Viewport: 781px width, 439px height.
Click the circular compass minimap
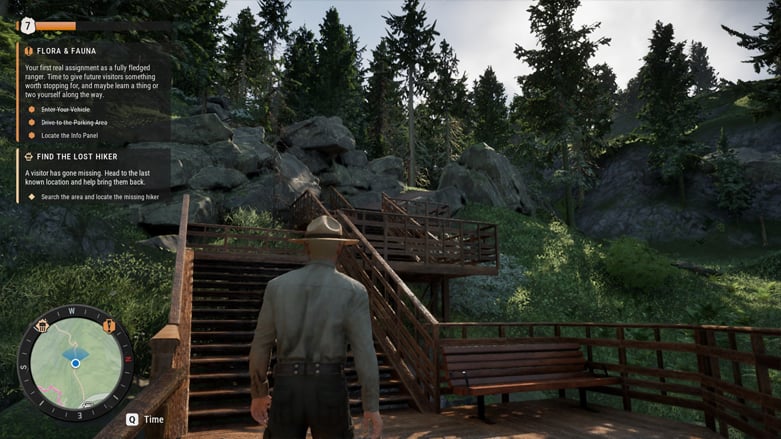(x=75, y=363)
